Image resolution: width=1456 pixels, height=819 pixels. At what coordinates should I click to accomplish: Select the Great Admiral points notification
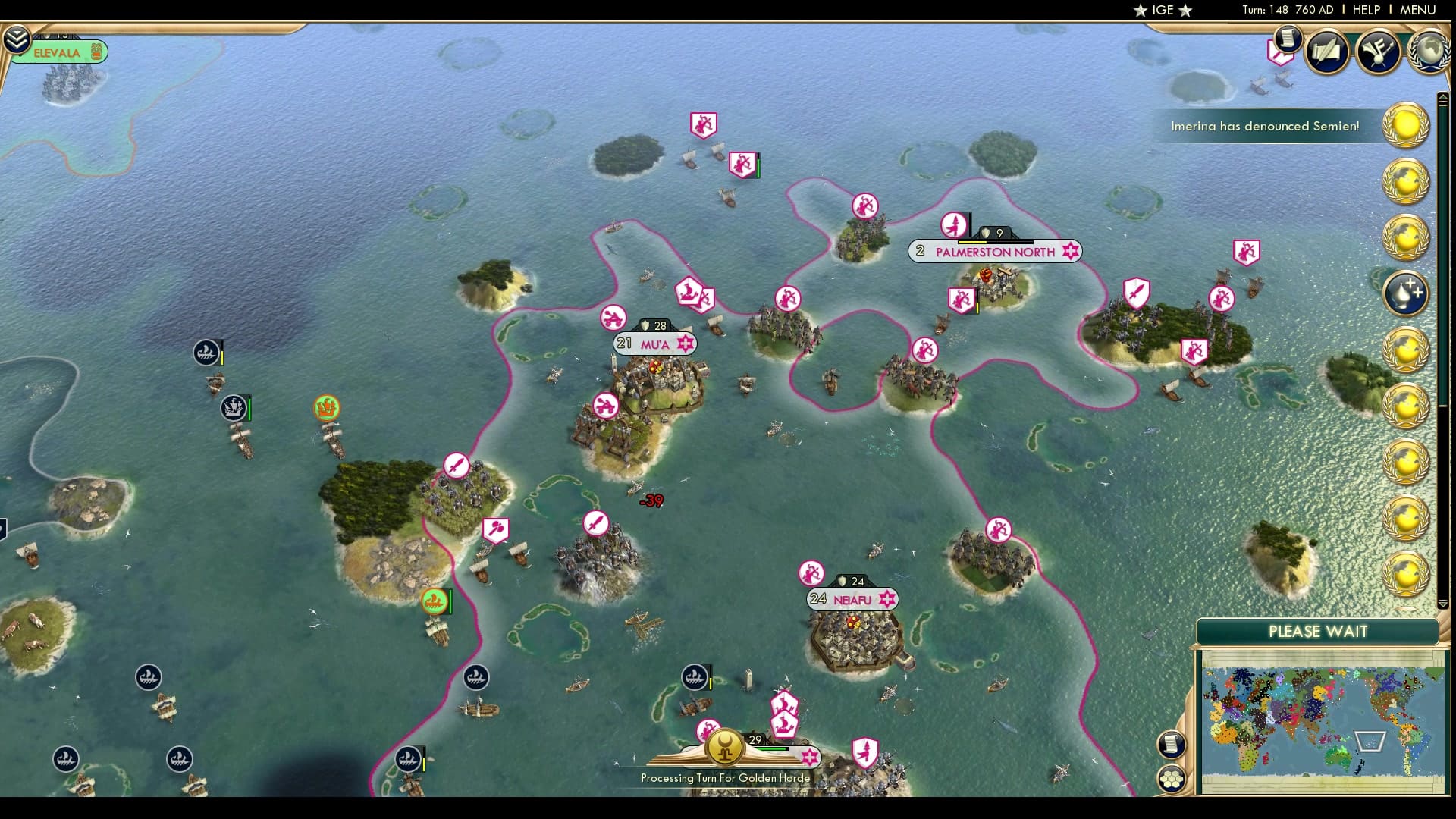click(1407, 293)
